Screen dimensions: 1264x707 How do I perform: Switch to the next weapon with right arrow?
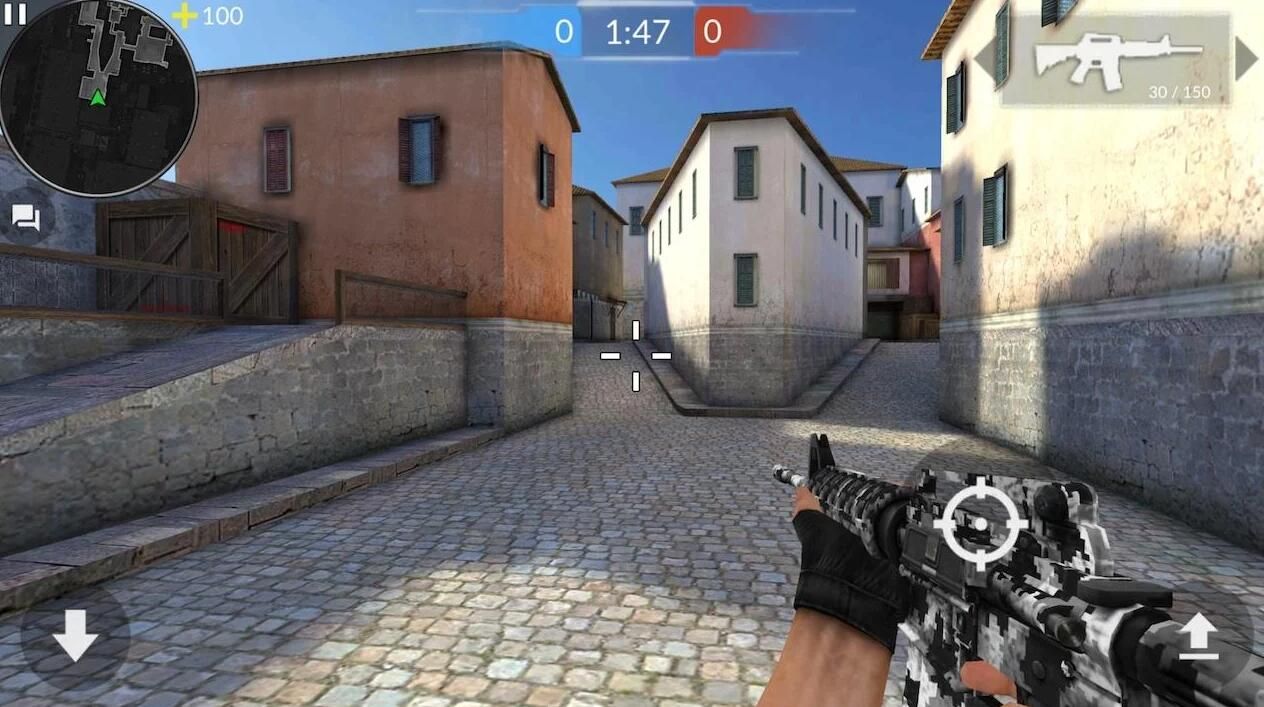coord(1245,59)
